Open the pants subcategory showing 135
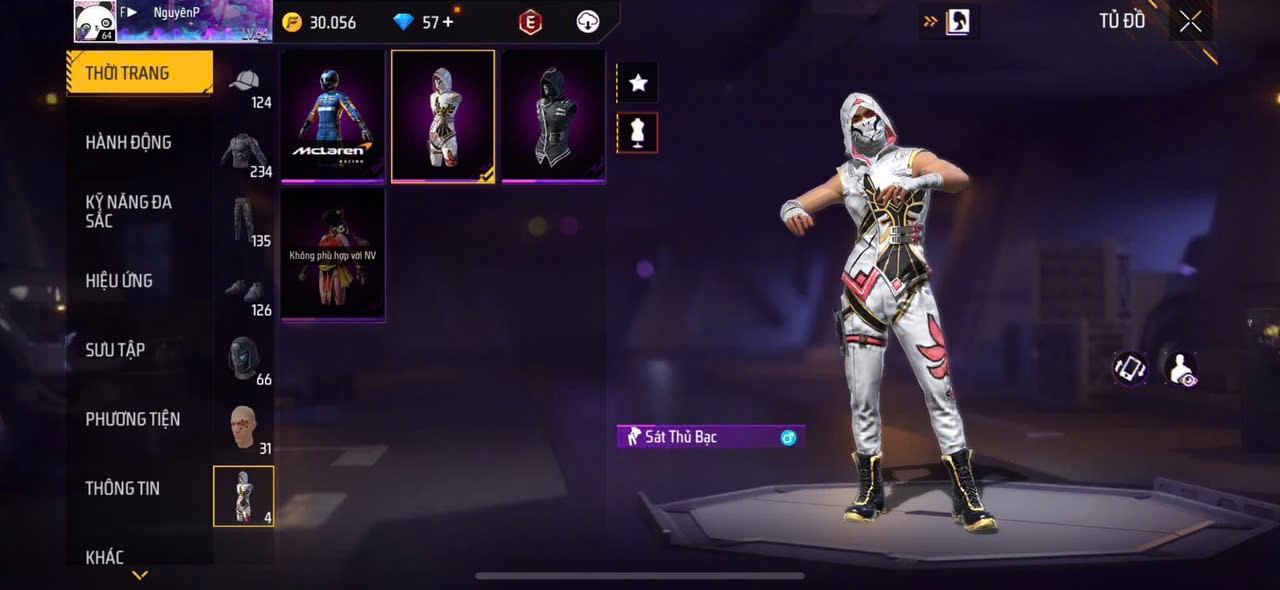Viewport: 1280px width, 590px height. (245, 224)
